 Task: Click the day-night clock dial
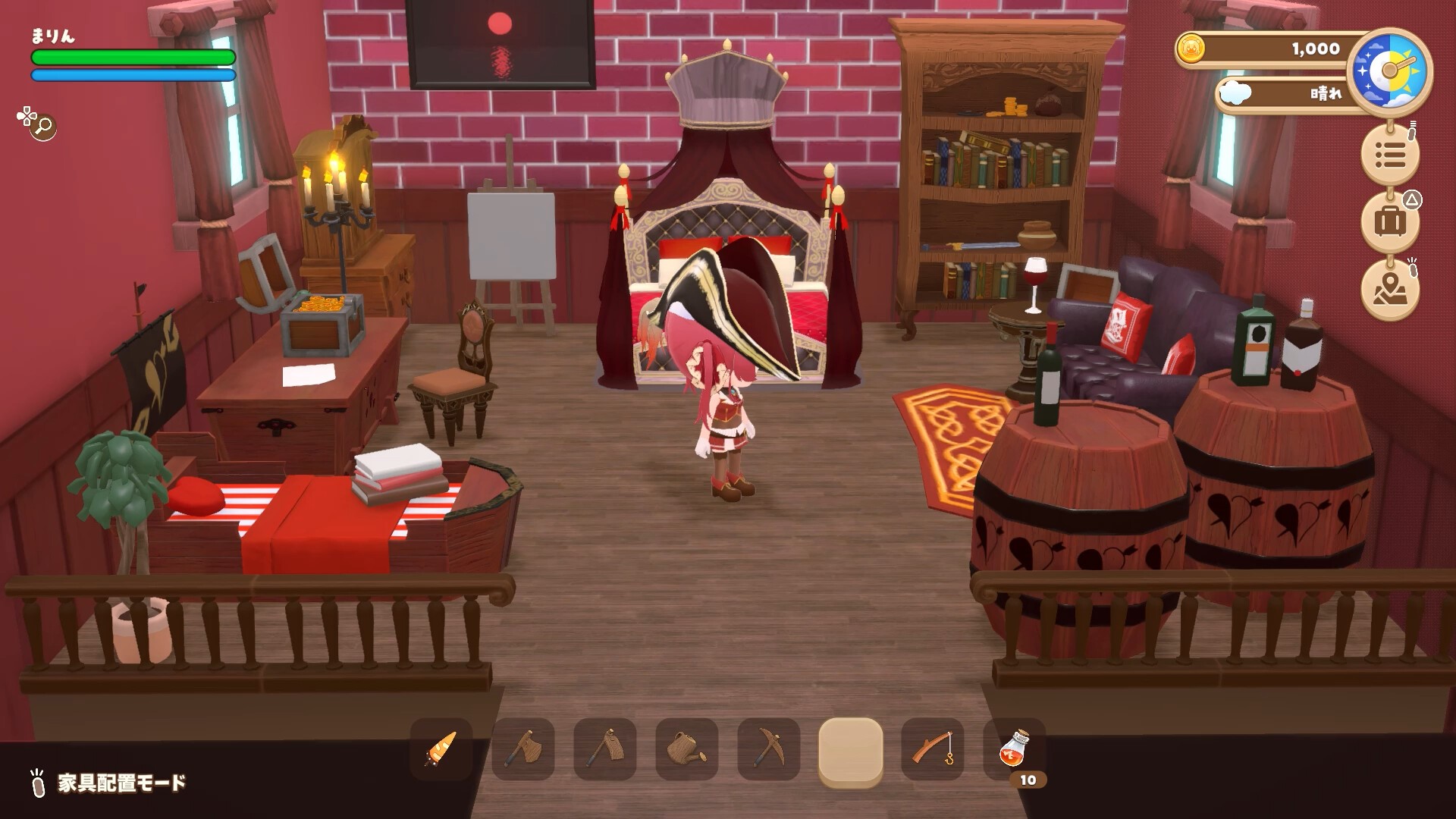coord(1390,71)
